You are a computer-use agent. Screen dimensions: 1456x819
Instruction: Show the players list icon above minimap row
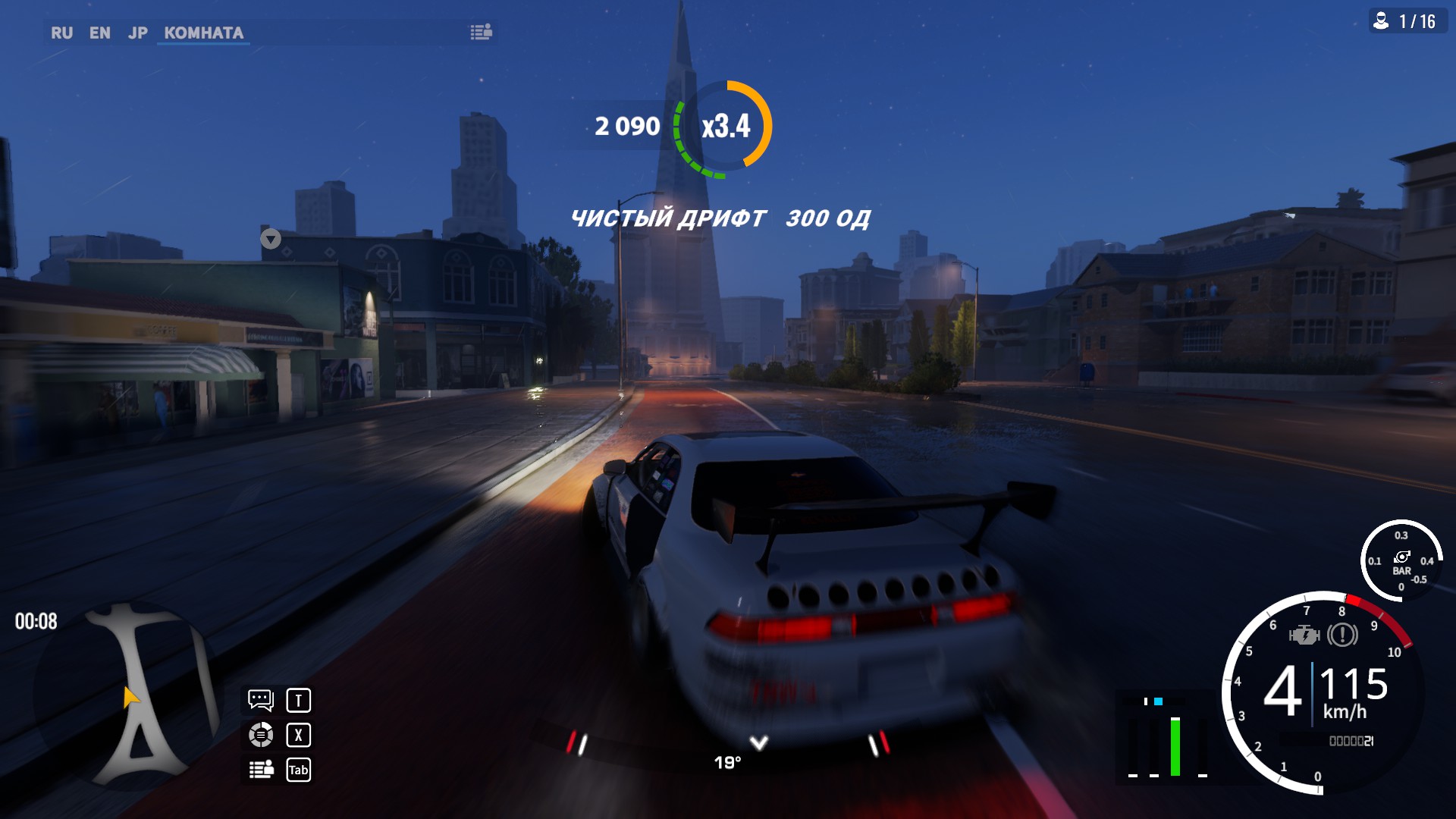(261, 770)
